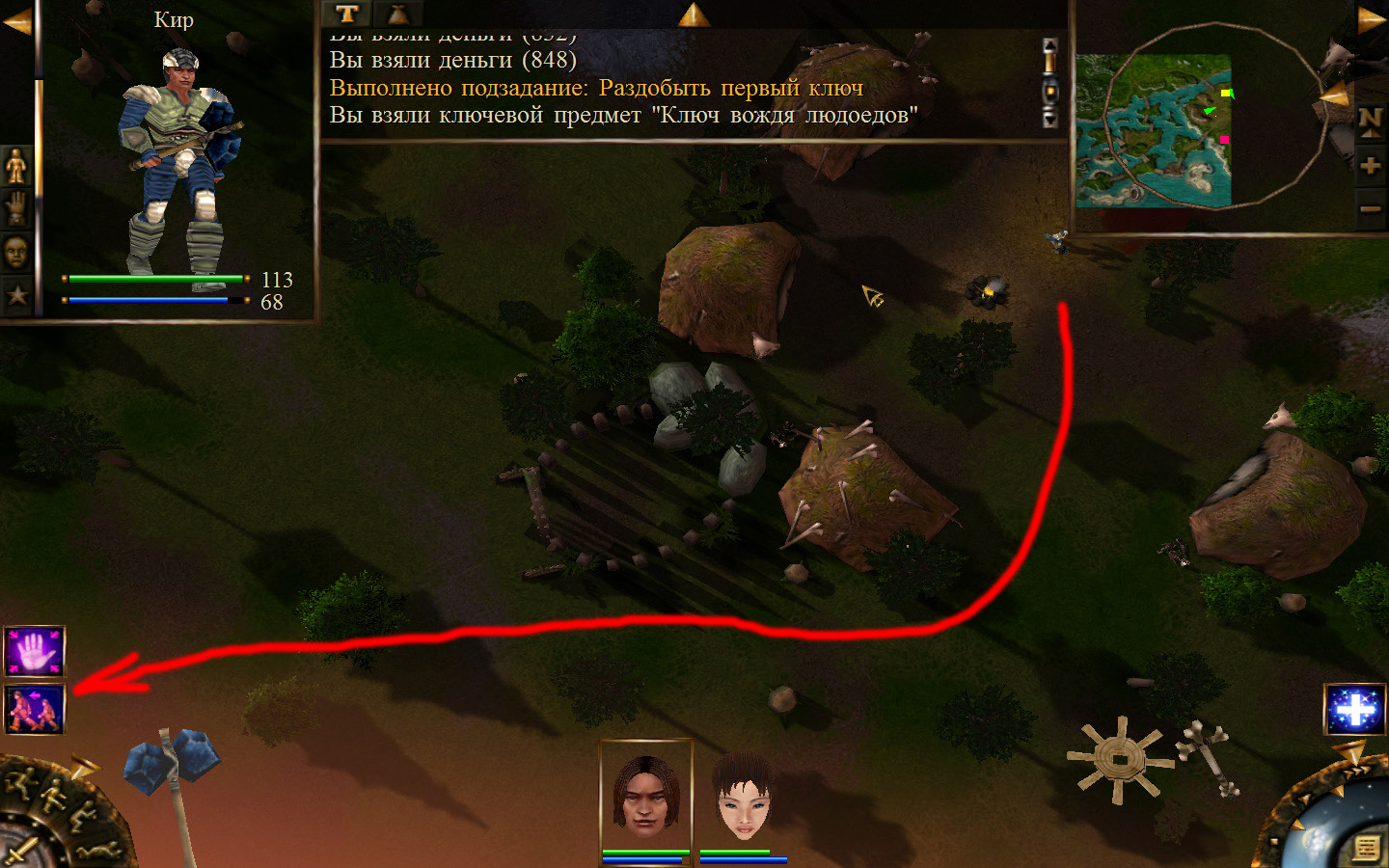Screen dimensions: 1389x868
Task: Activate the purple hand ability icon
Action: [34, 651]
